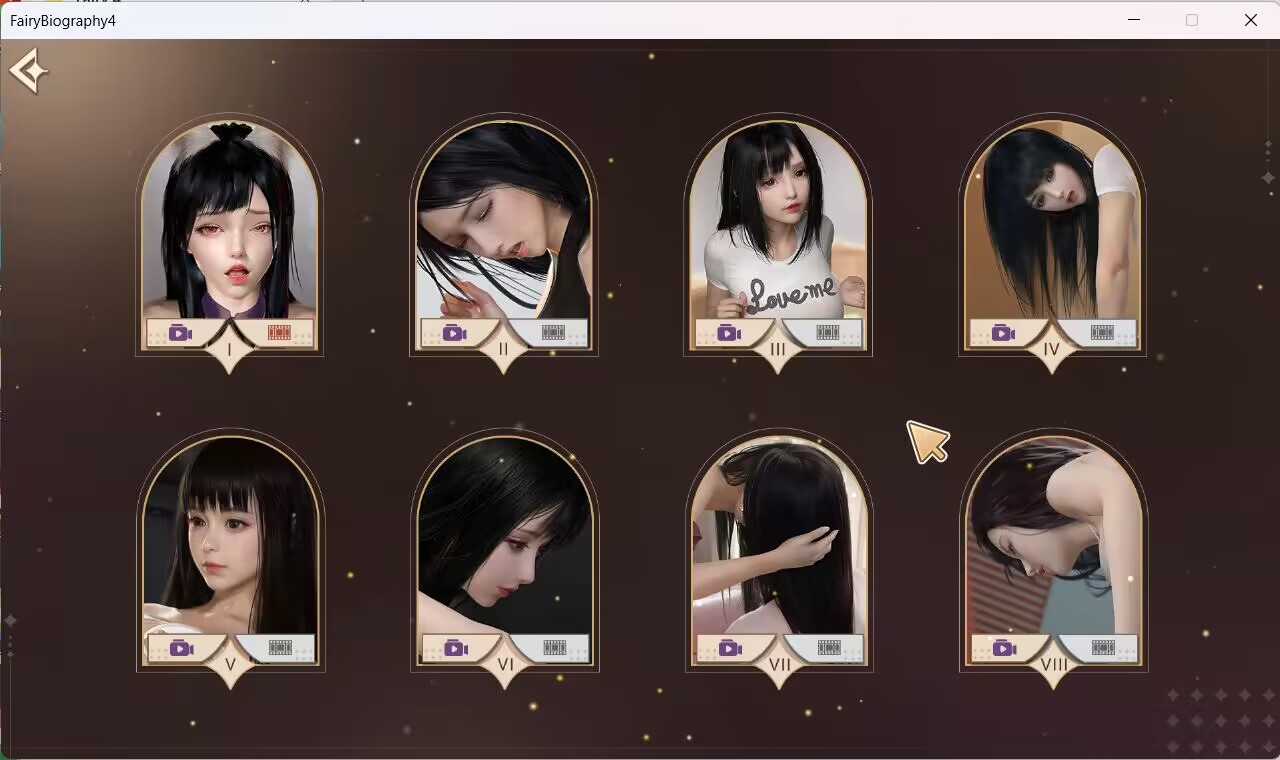
Task: Select the chapter VI portrait card
Action: coord(504,545)
